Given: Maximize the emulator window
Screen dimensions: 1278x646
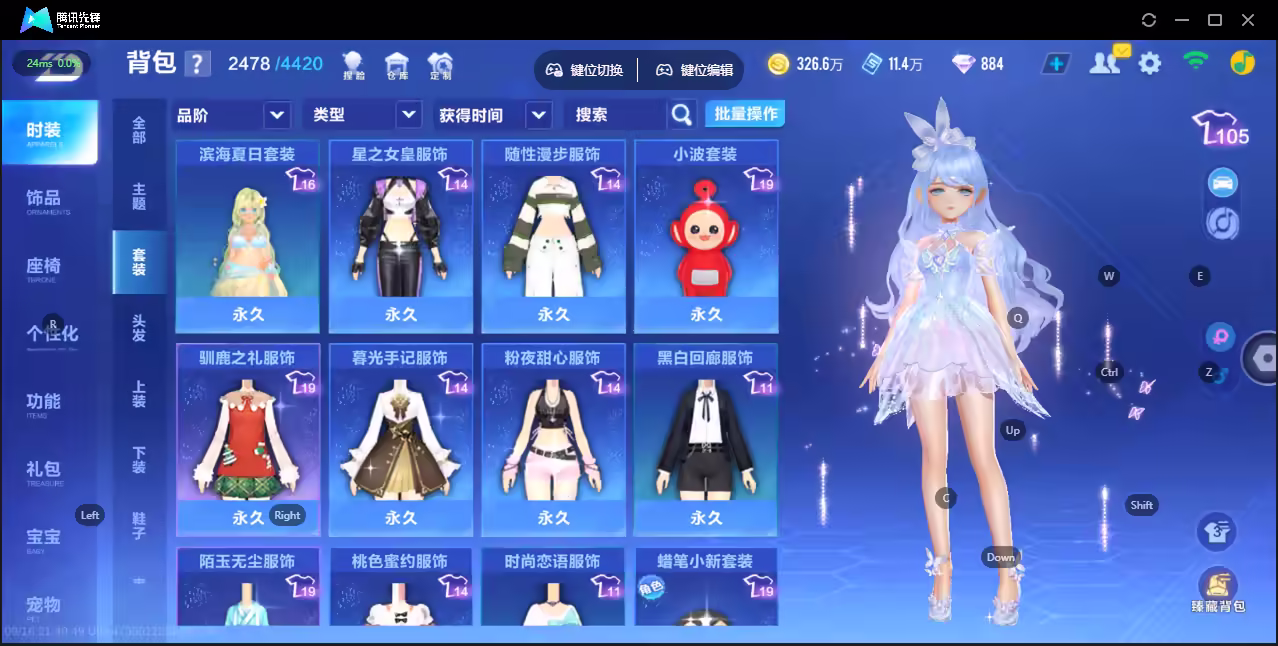Looking at the screenshot, I should (1215, 20).
